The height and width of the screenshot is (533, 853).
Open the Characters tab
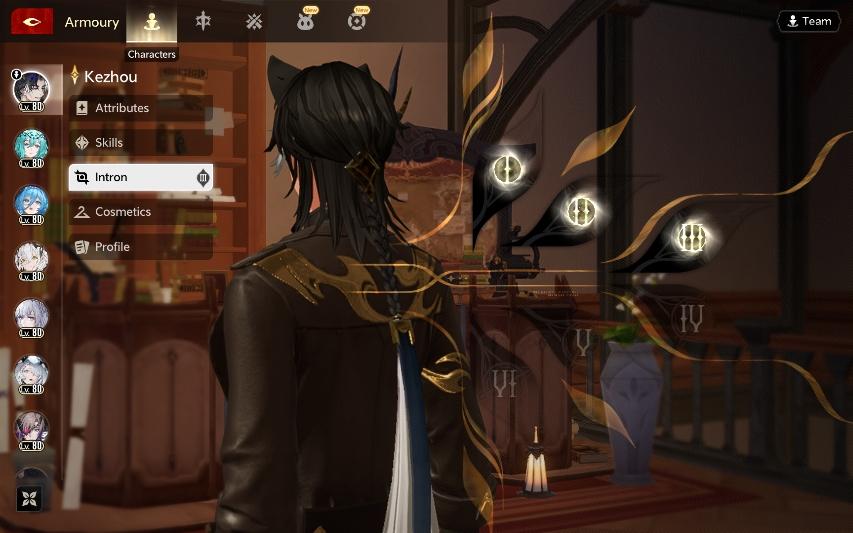152,21
